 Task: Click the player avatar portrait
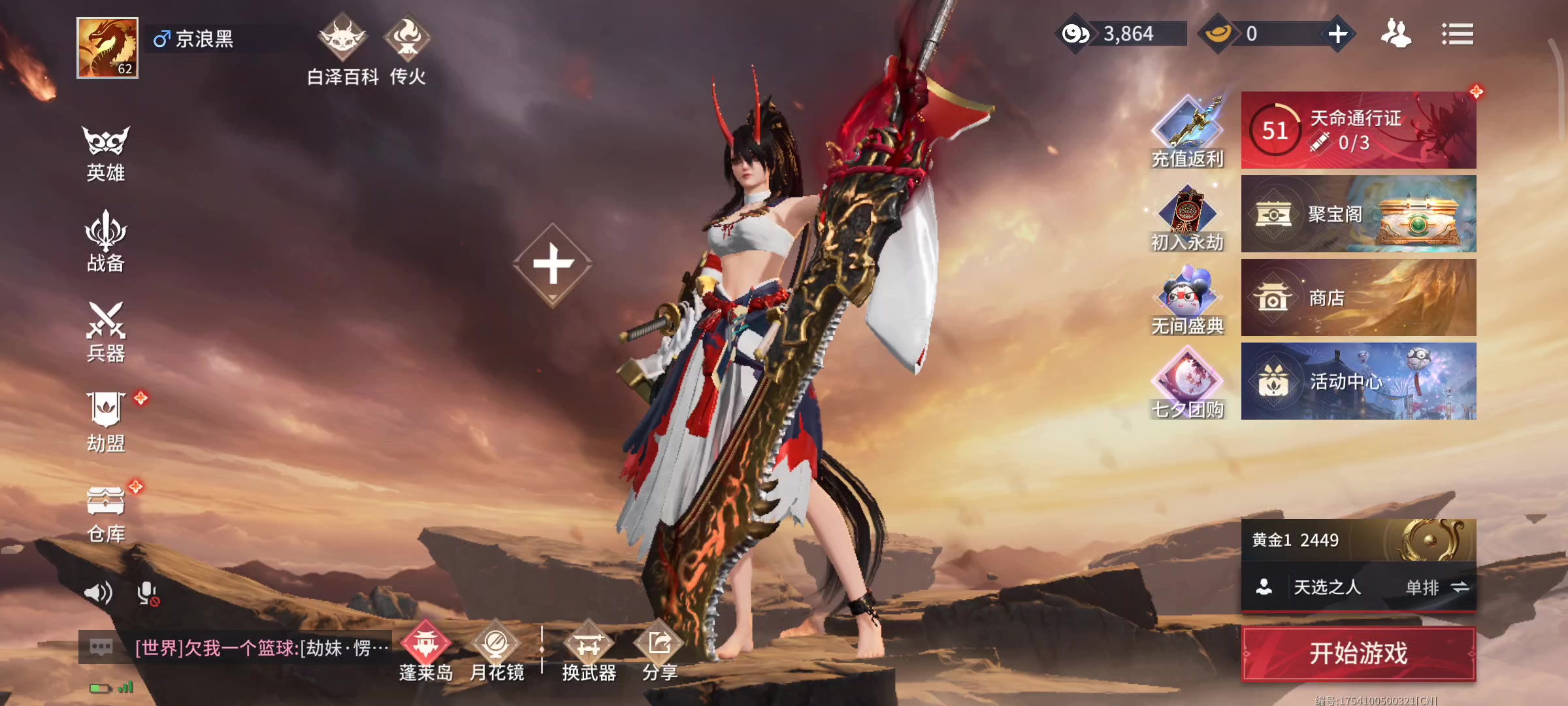tap(107, 48)
